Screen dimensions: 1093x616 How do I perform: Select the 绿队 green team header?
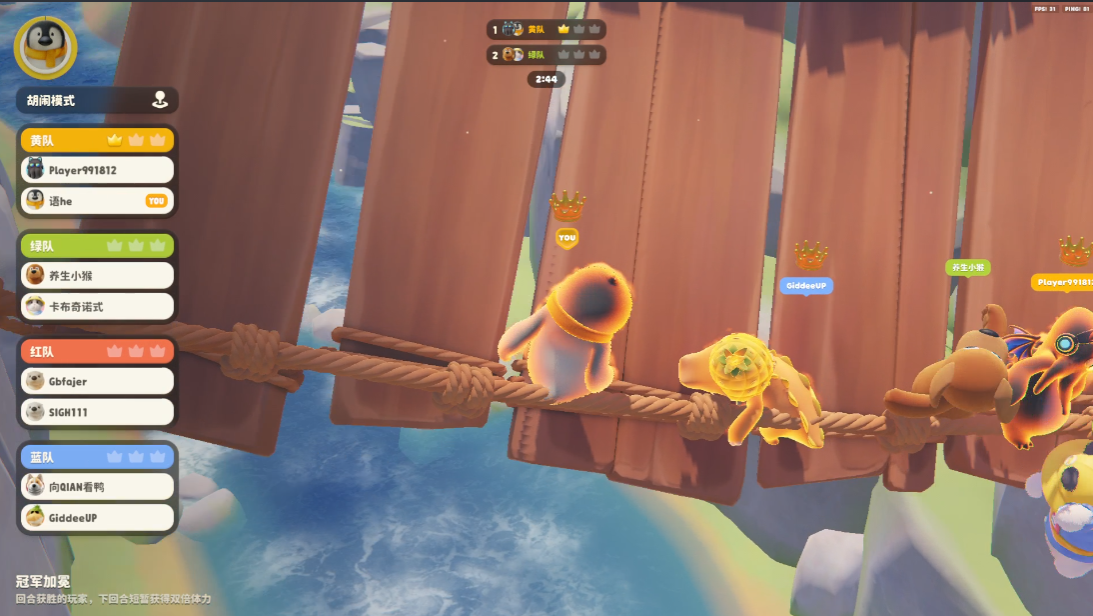coord(97,245)
